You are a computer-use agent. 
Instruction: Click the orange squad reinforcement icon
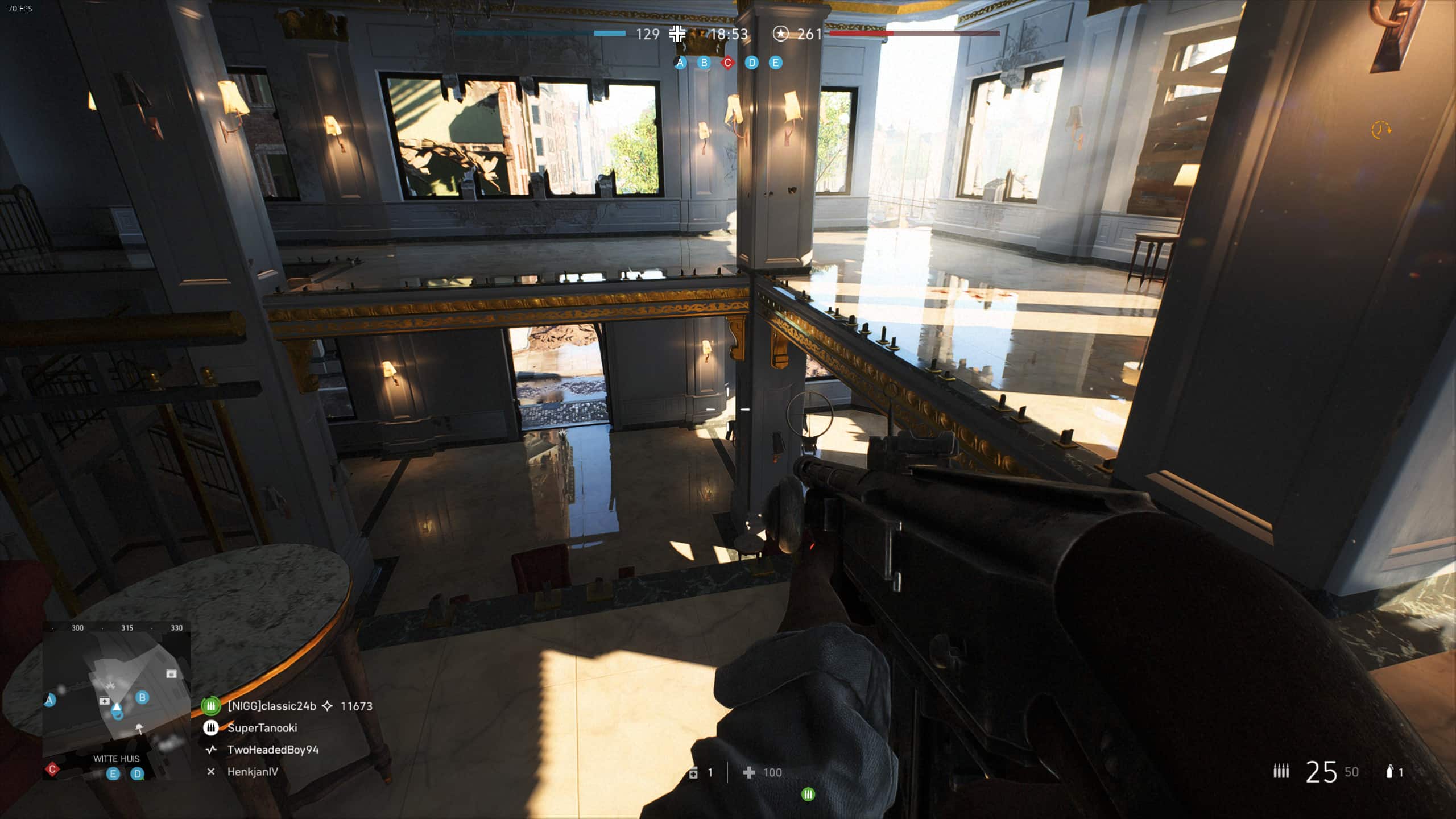click(1381, 130)
